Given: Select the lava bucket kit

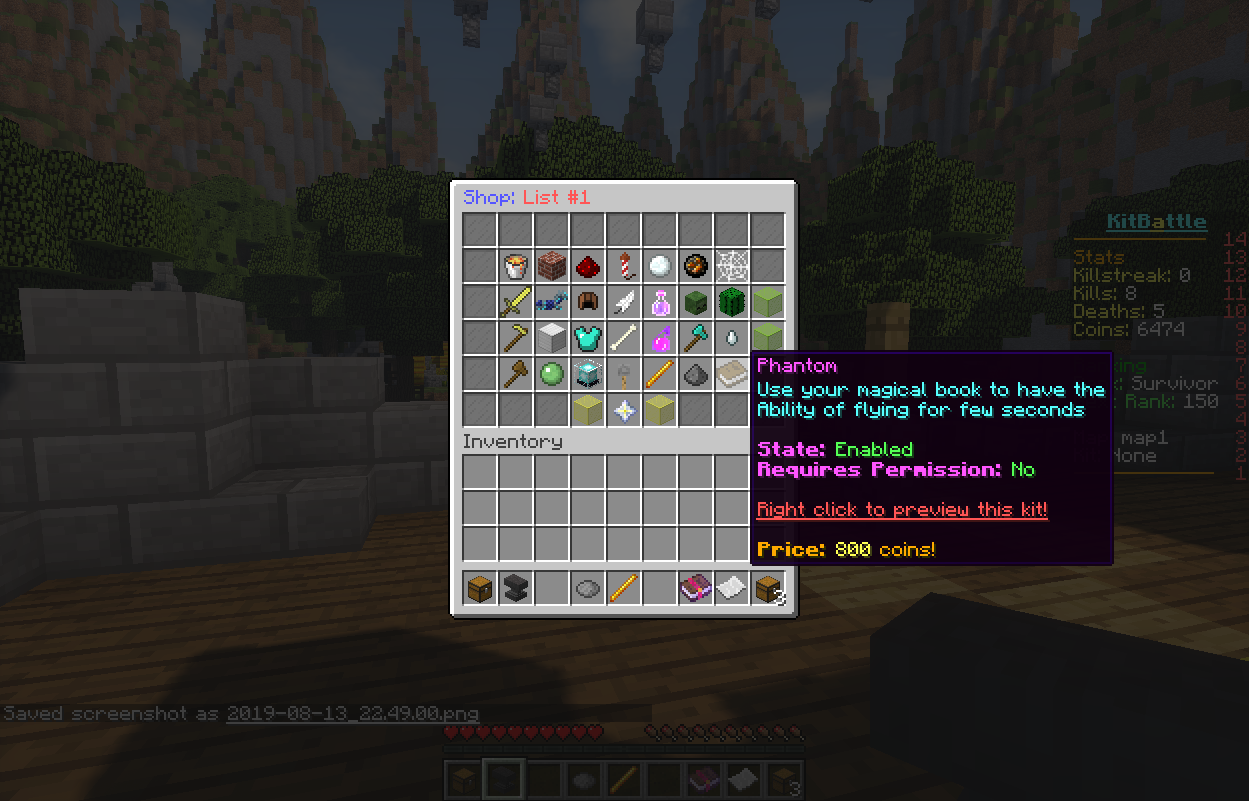Looking at the screenshot, I should (x=516, y=266).
